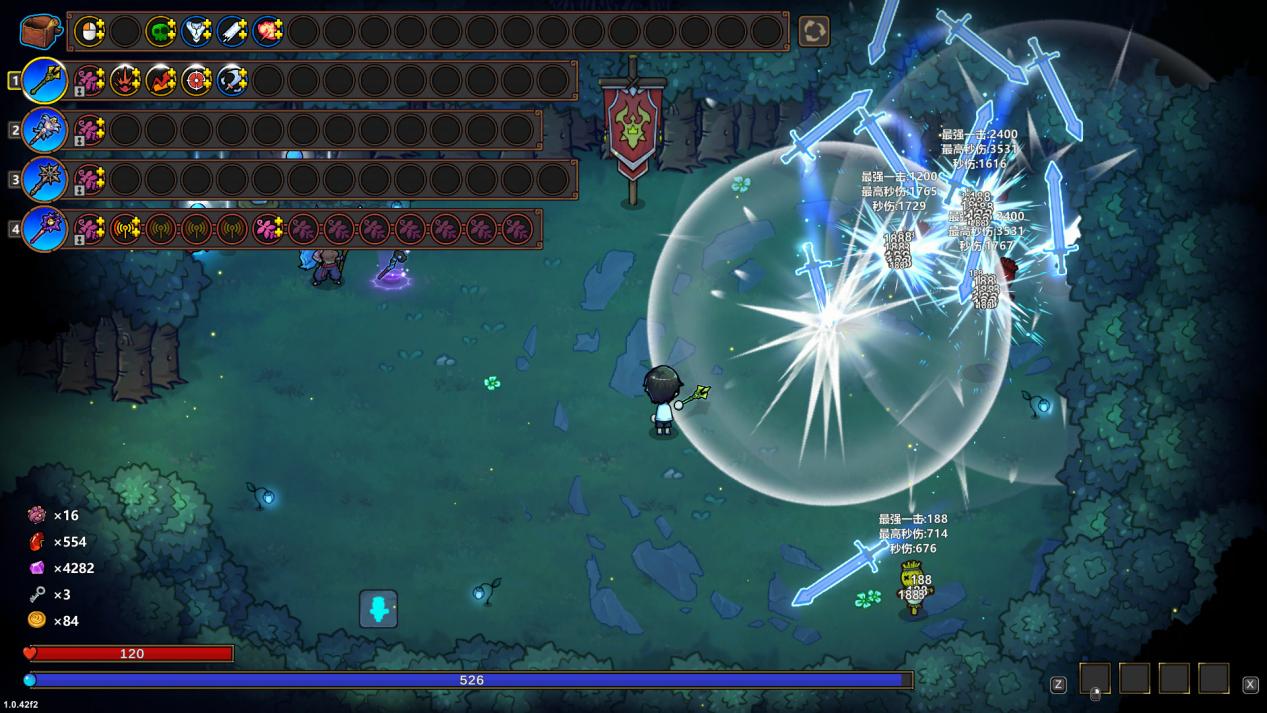Image resolution: width=1267 pixels, height=713 pixels.
Task: Choose the orange lightning arrow spell
Action: (x=160, y=80)
